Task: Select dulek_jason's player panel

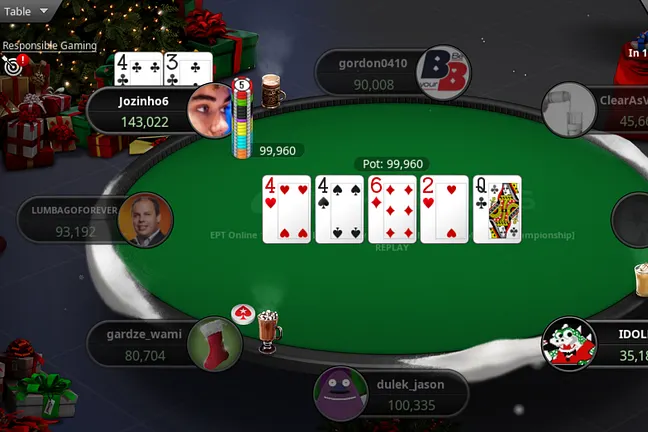Action: point(400,394)
